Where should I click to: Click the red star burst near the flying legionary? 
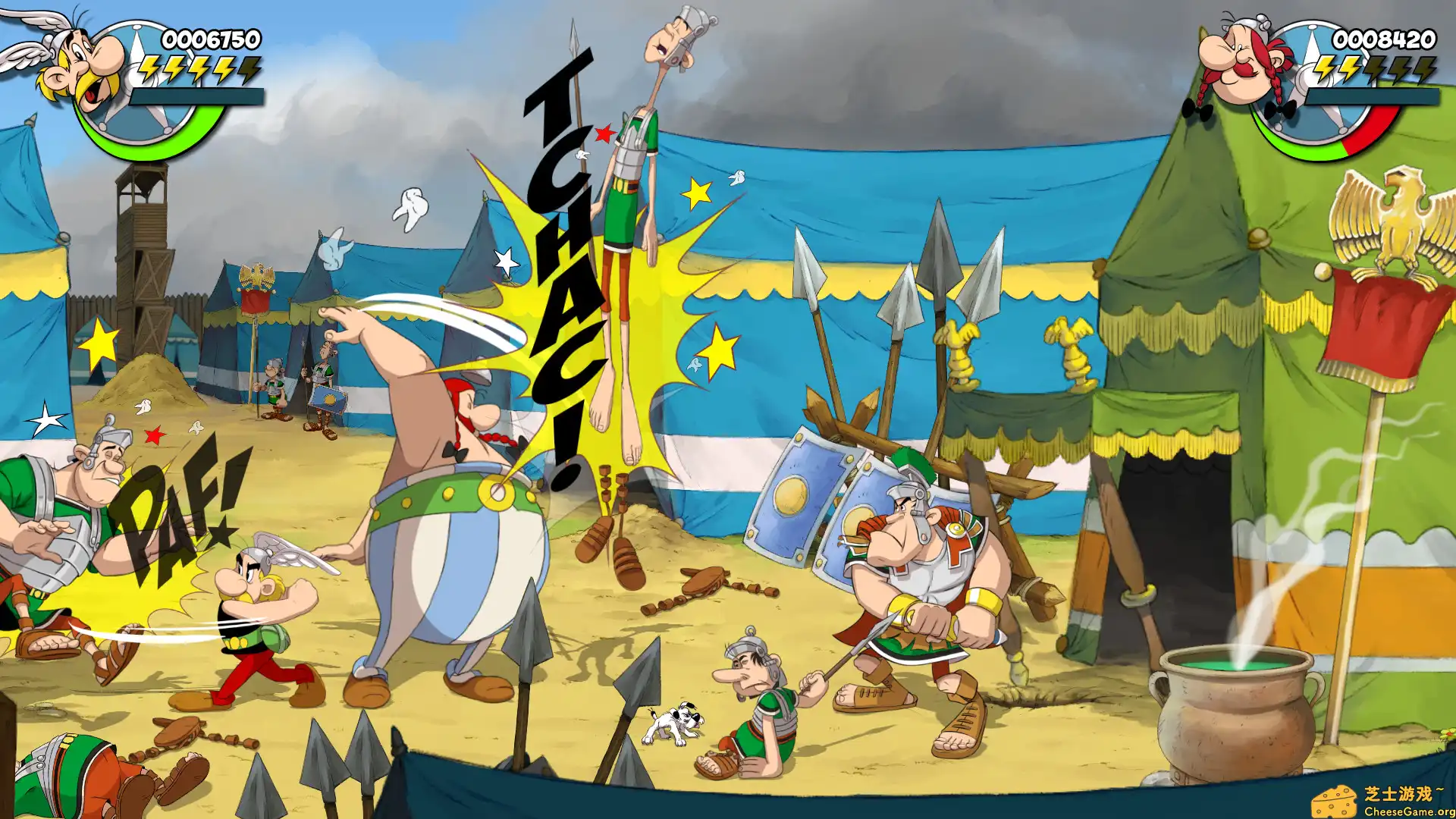(604, 134)
